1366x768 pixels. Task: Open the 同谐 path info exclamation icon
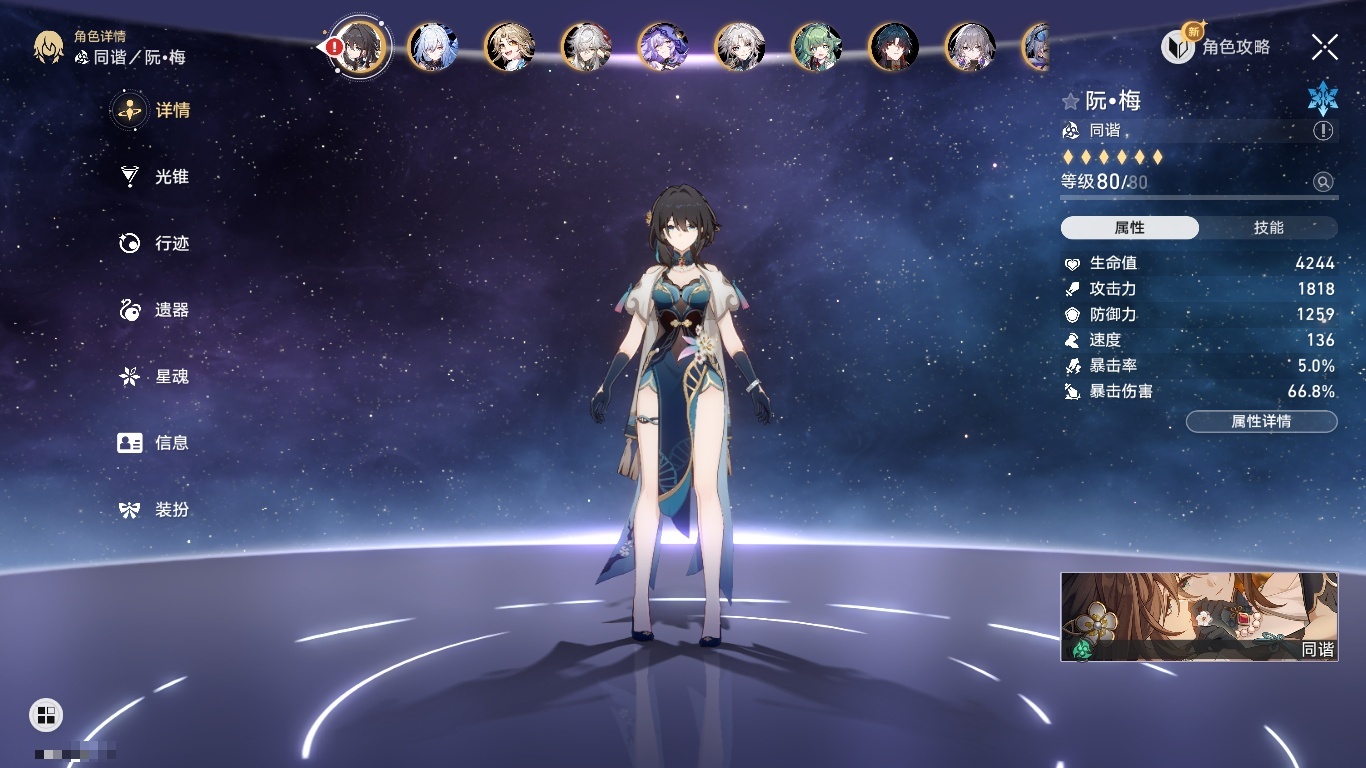(x=1323, y=131)
